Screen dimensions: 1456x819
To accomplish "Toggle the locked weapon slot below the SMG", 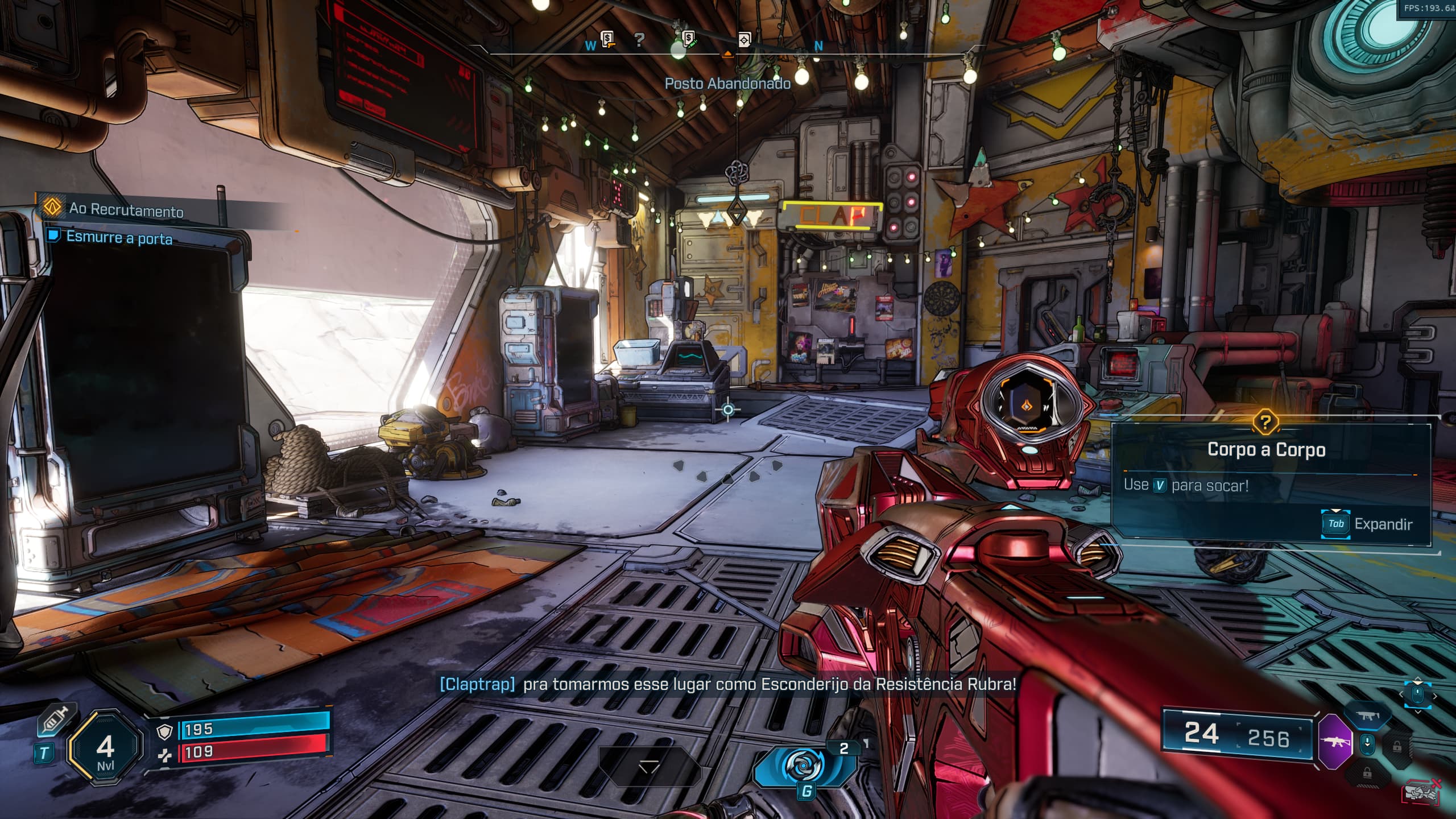I will pos(1397,747).
